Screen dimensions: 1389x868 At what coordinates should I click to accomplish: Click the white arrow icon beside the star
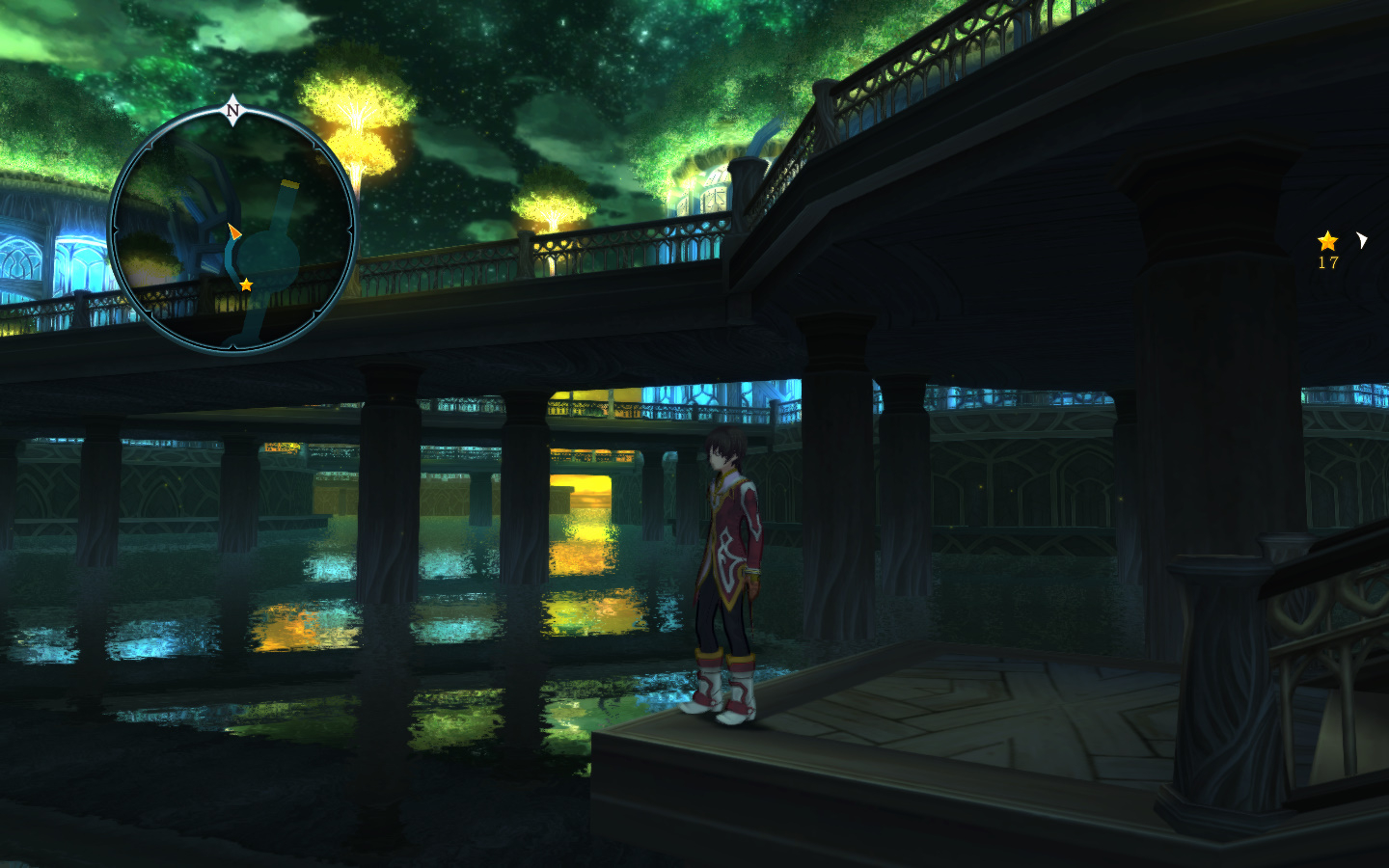tap(1361, 240)
